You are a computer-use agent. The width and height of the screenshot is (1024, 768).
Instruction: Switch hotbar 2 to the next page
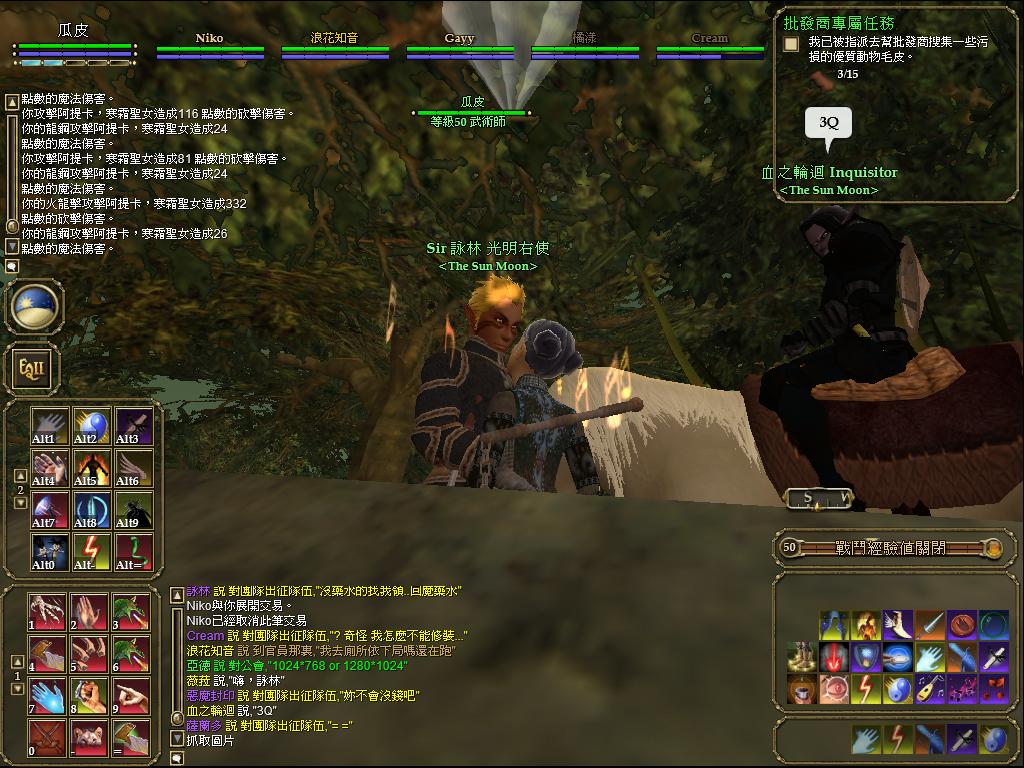coord(20,503)
